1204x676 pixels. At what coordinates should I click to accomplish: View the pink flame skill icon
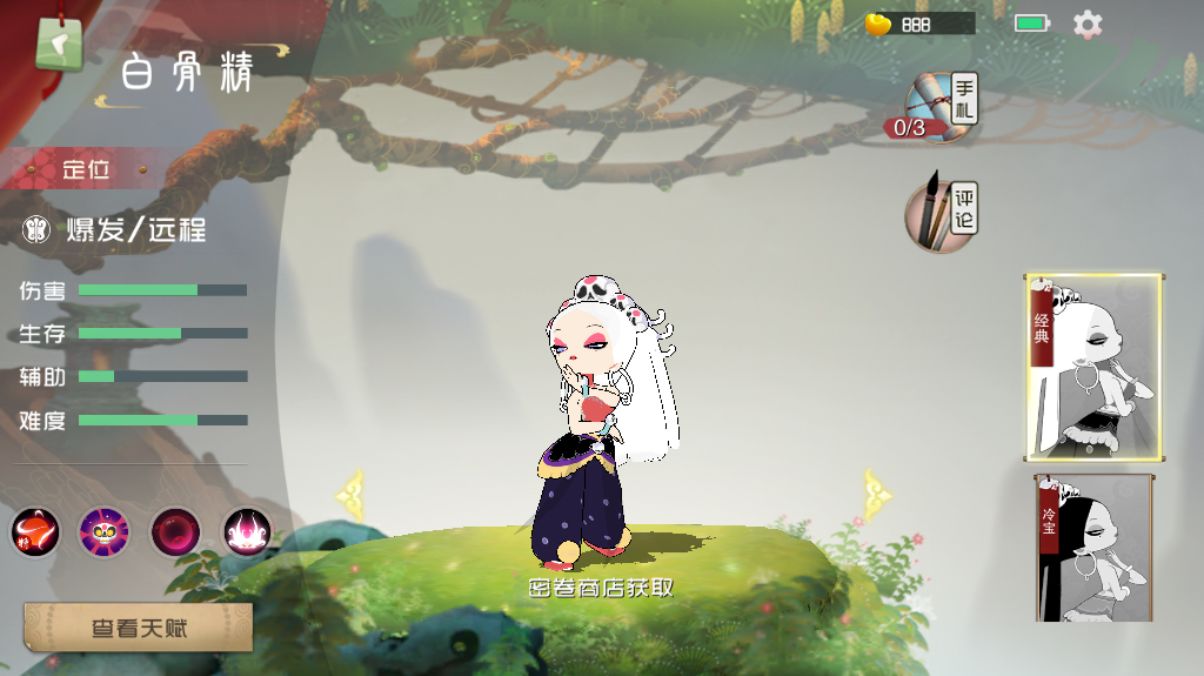pos(246,532)
